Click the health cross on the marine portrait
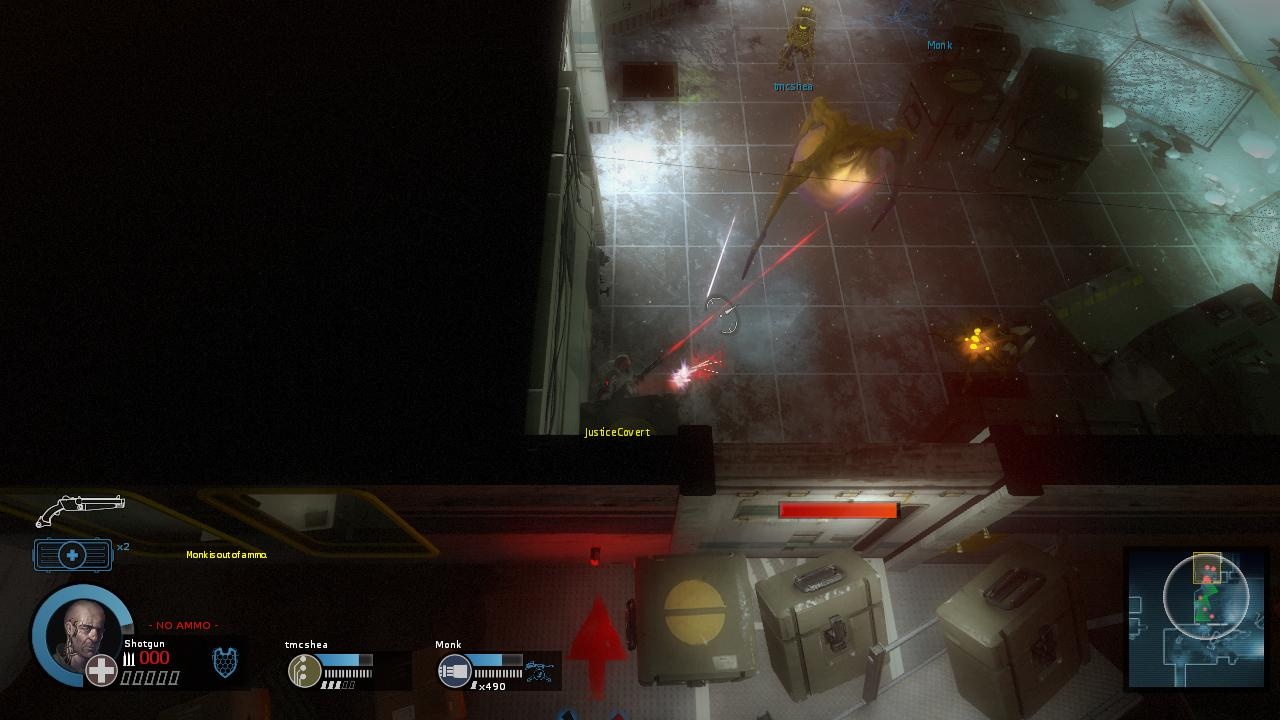 pyautogui.click(x=100, y=671)
